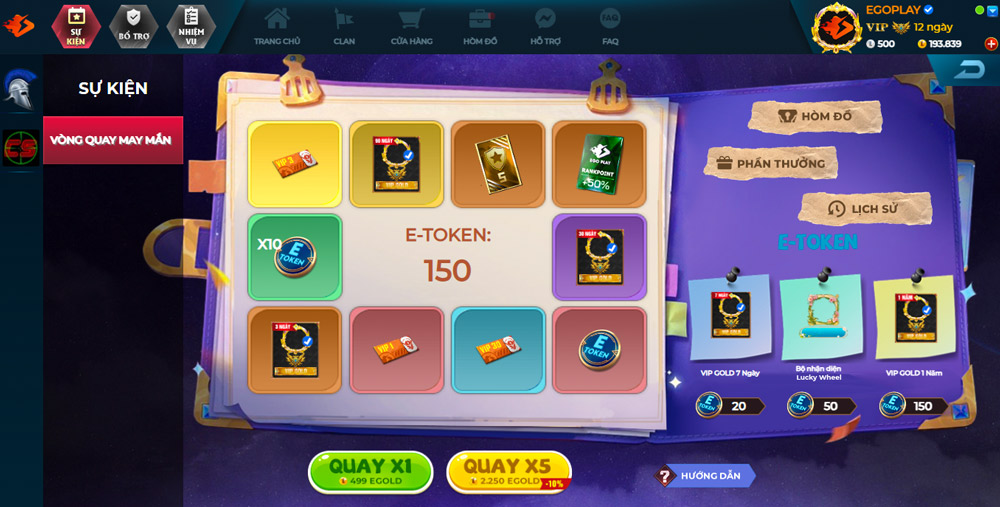View Phần Thưởng rewards list
This screenshot has width=1000, height=507.
769,163
